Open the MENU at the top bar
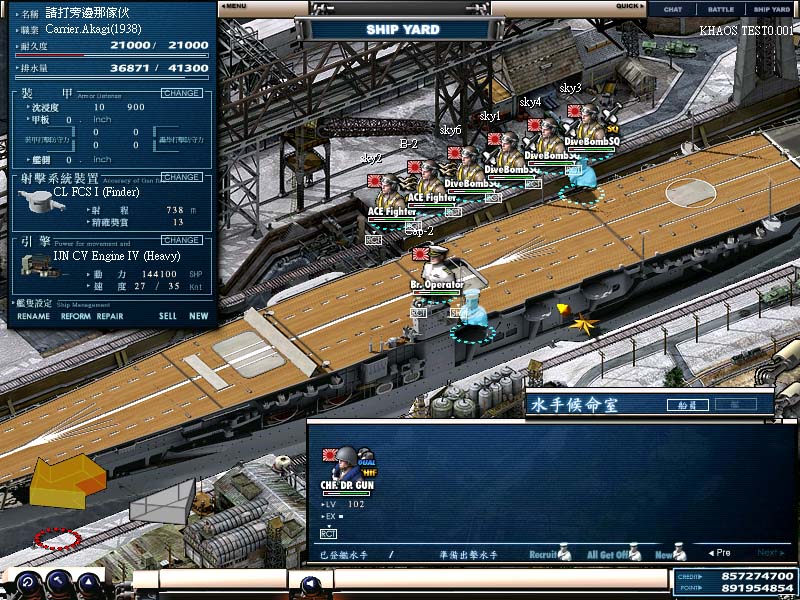 237,6
